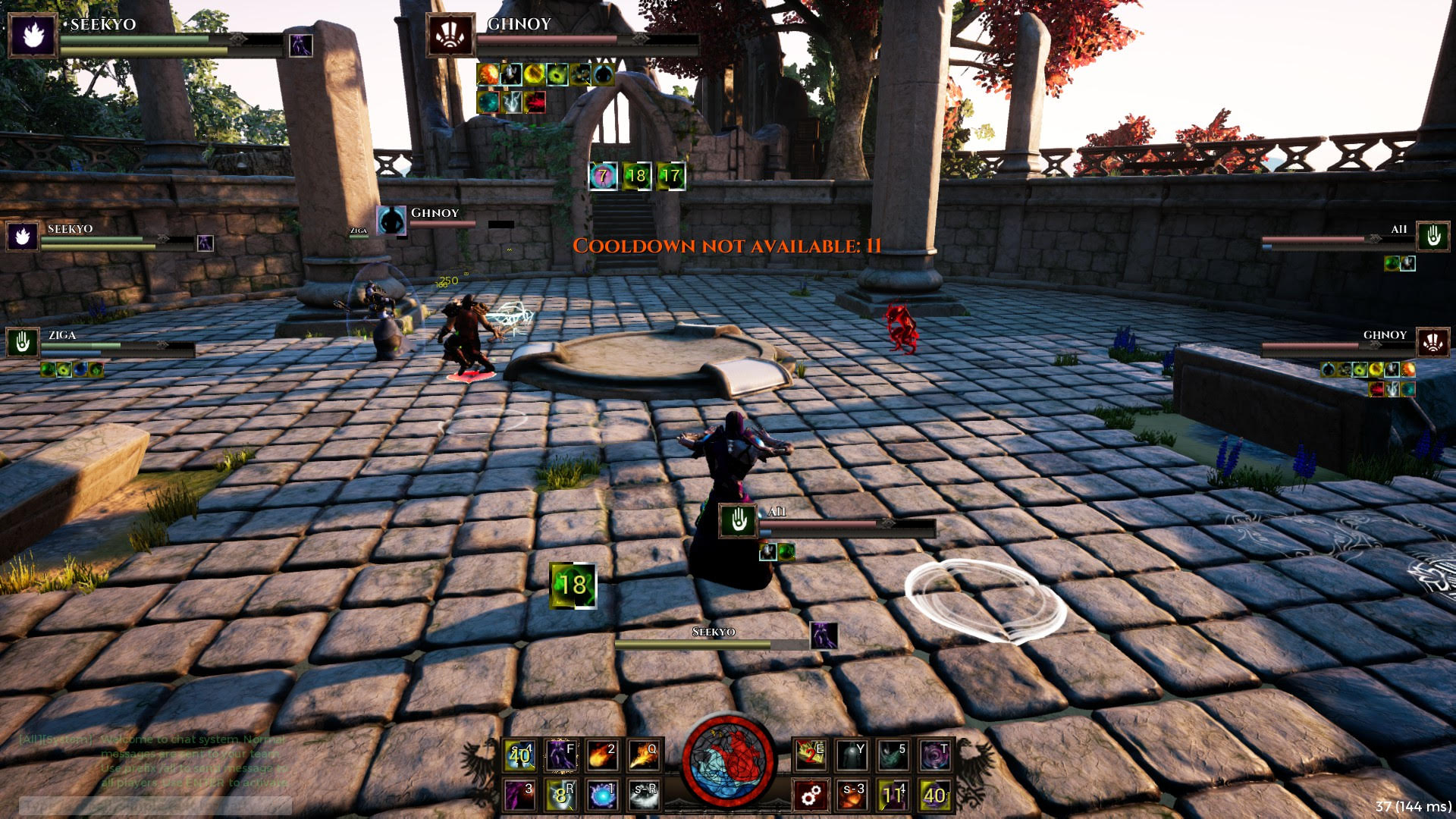Click the orange Cooldown not available warning
The width and height of the screenshot is (1456, 819).
(x=726, y=244)
